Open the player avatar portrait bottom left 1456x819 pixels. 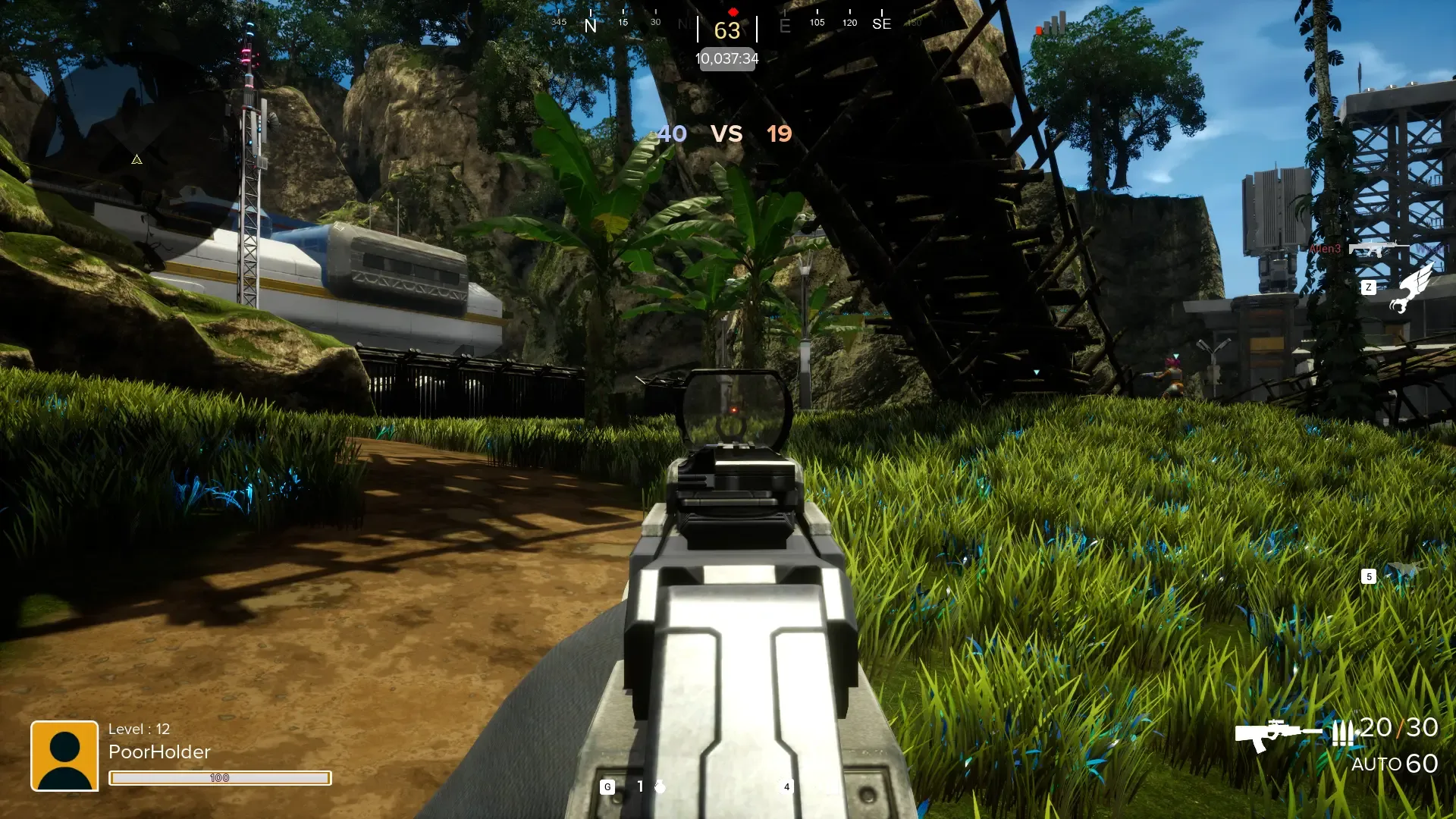coord(64,755)
